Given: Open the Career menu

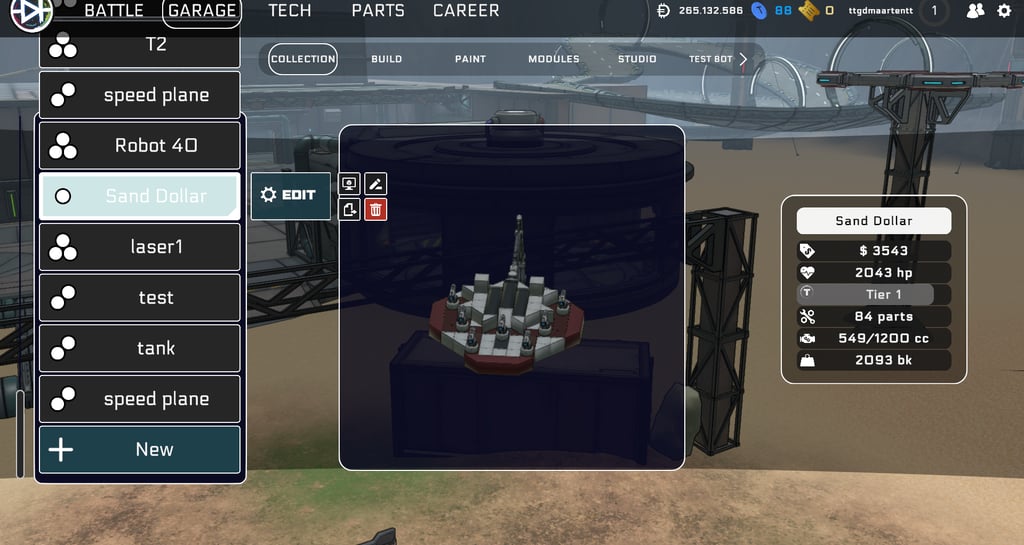Looking at the screenshot, I should 466,11.
